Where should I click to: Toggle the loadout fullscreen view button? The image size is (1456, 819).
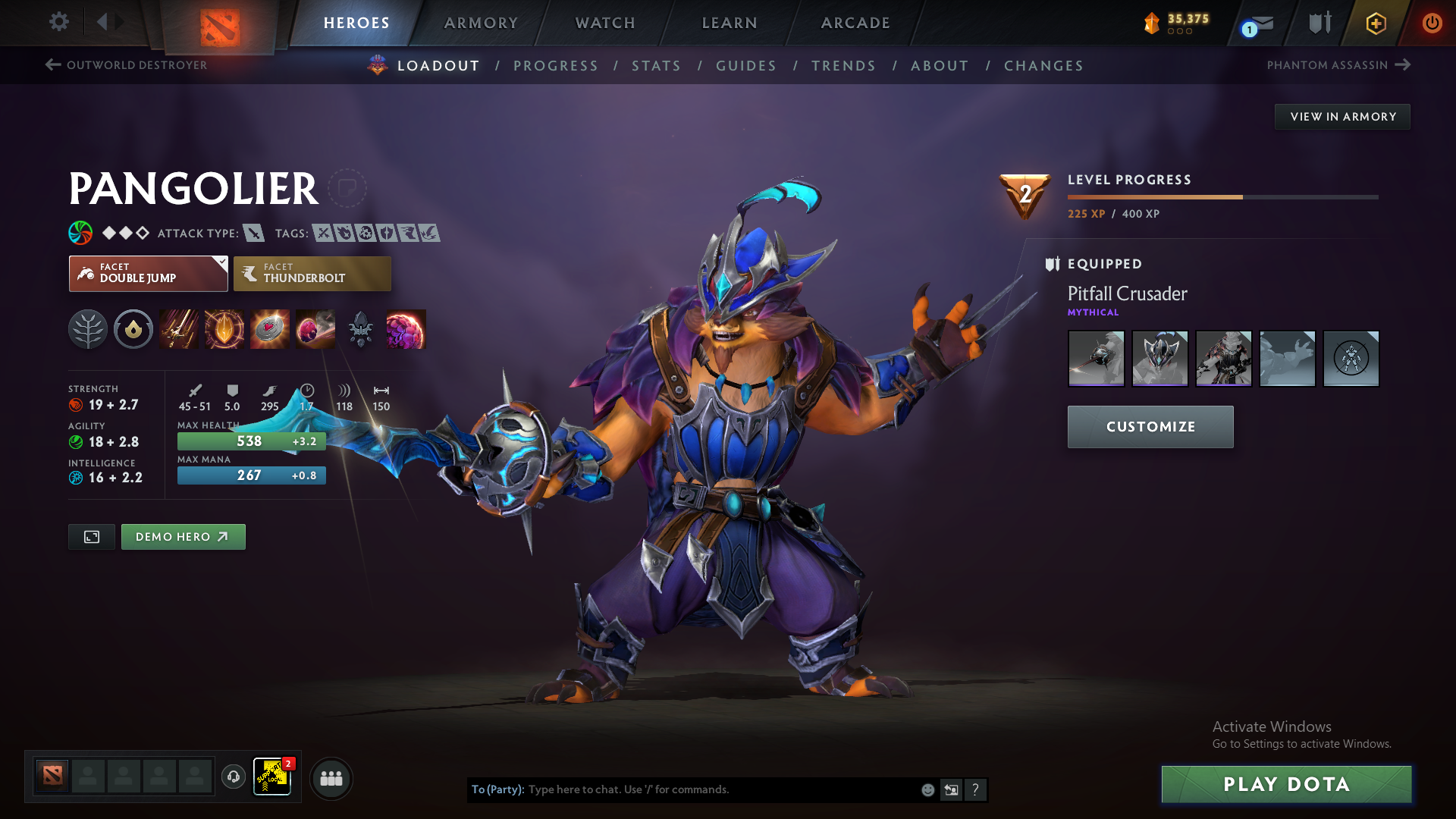click(91, 536)
